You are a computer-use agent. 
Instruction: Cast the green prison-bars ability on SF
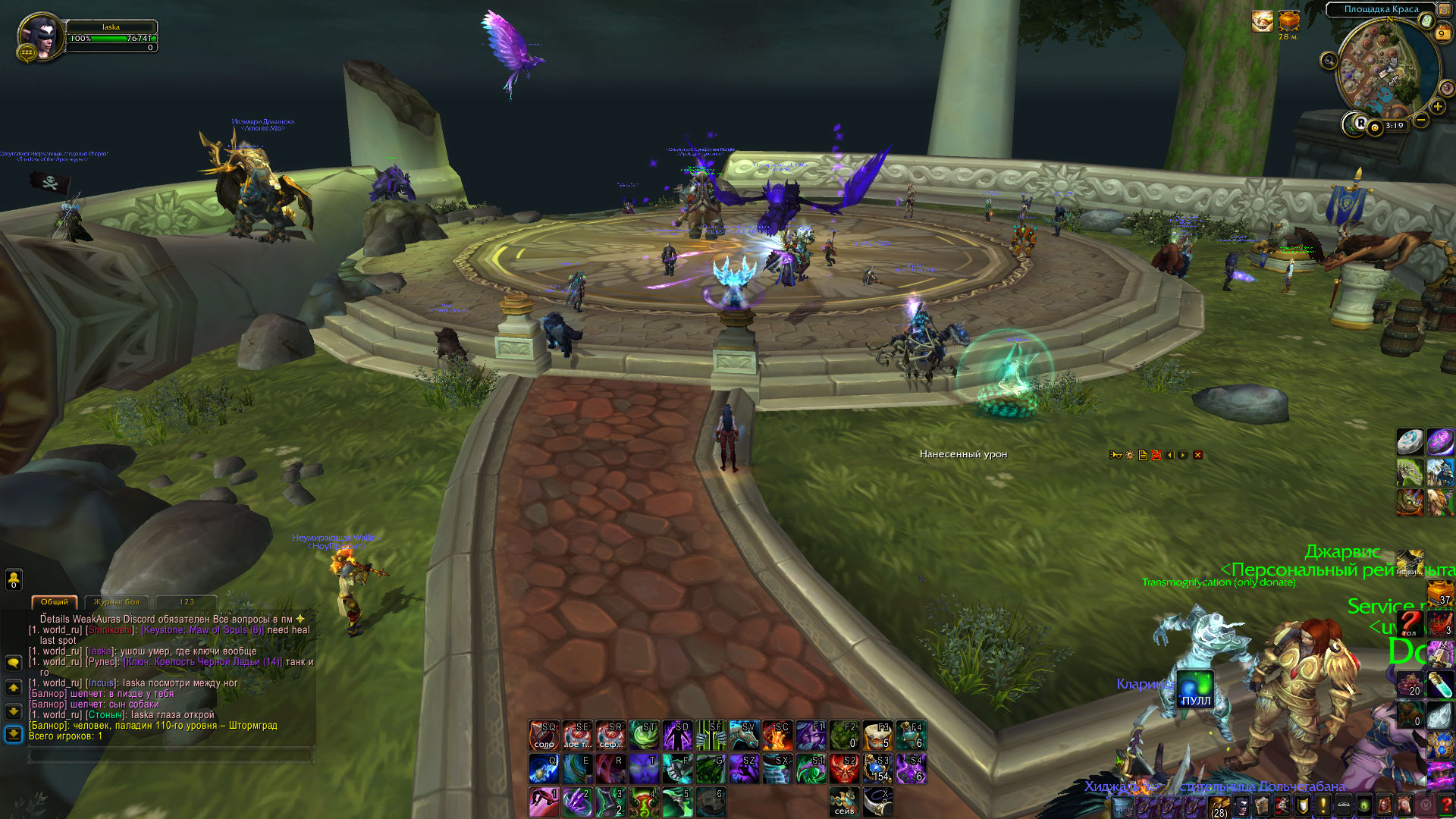pyautogui.click(x=711, y=735)
